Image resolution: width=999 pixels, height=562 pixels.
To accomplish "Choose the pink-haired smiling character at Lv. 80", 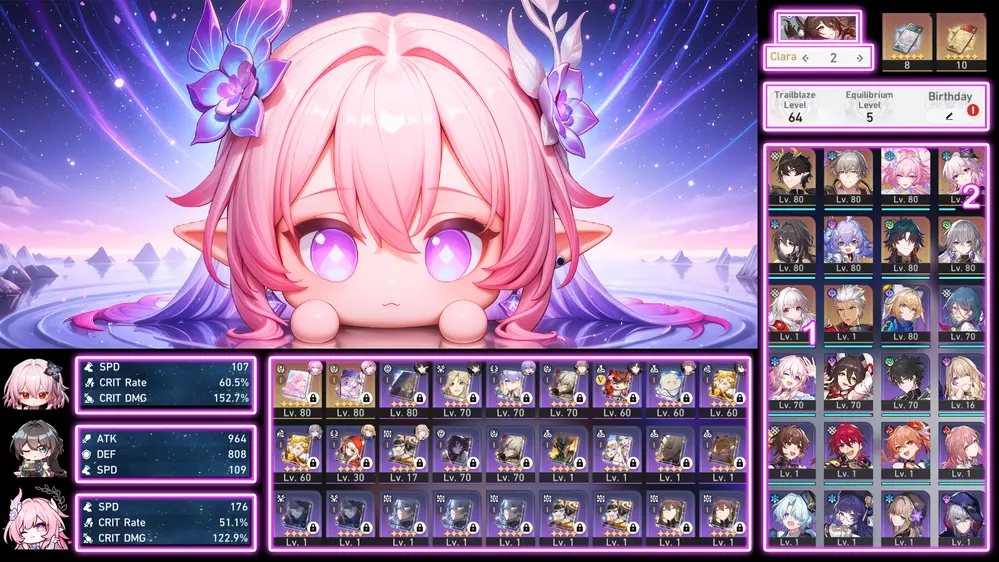I will [905, 175].
